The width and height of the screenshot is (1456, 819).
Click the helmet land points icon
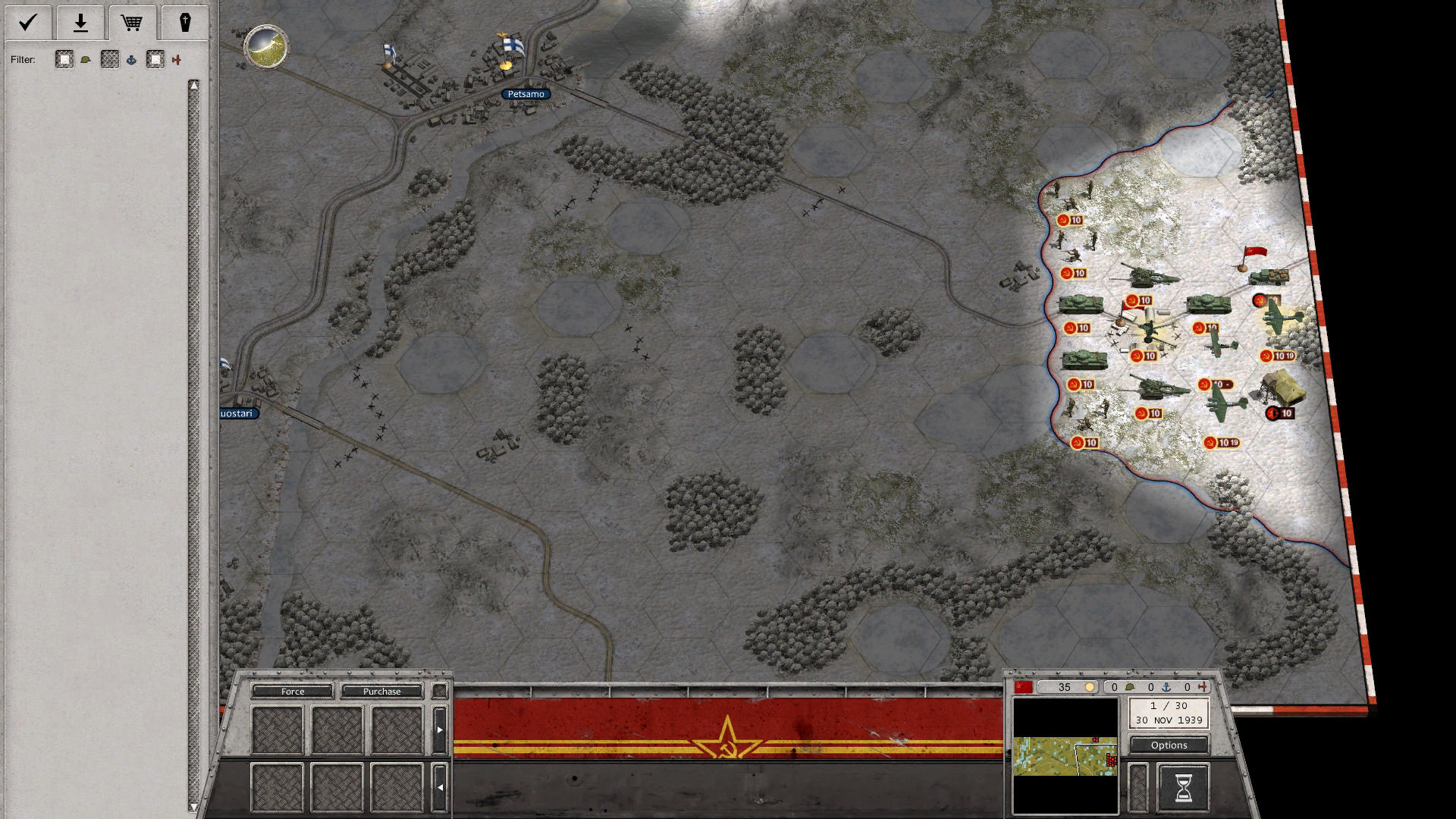(1128, 686)
